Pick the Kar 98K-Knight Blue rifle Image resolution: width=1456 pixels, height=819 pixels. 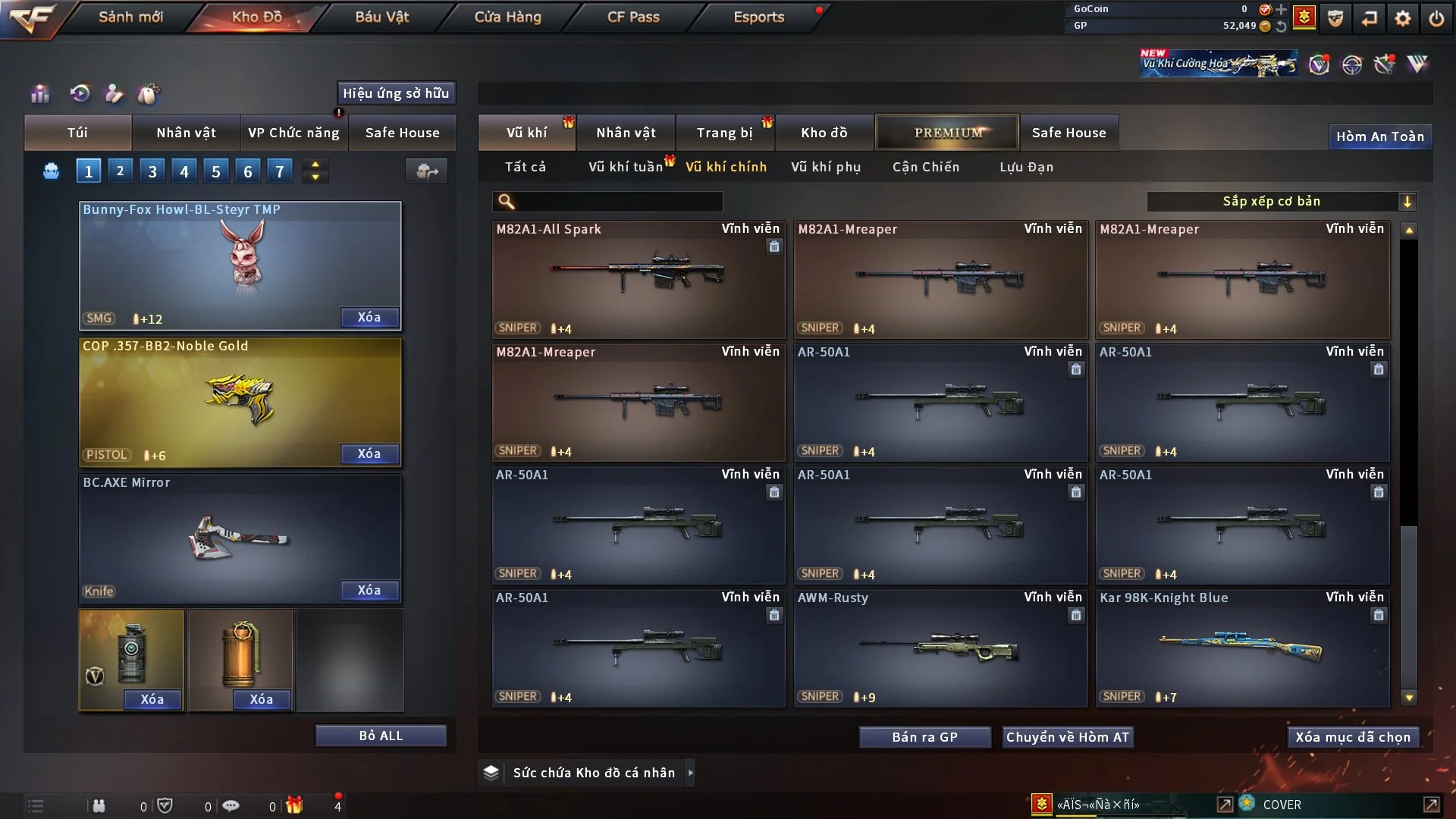(x=1241, y=648)
